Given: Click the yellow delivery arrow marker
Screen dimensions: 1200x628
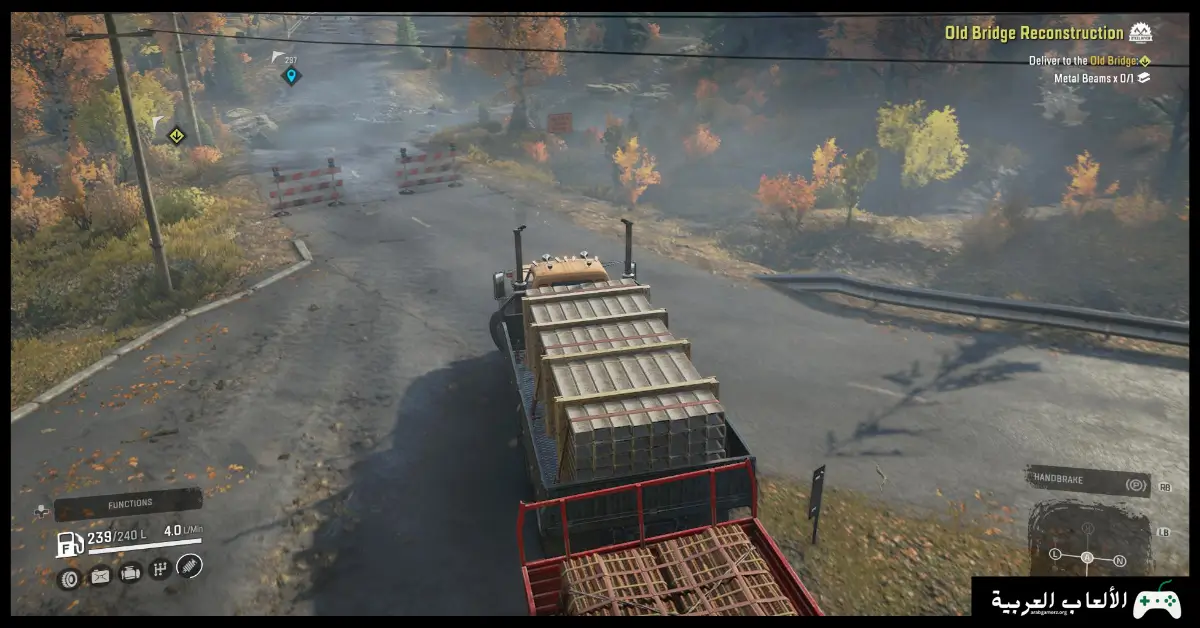Looking at the screenshot, I should pyautogui.click(x=176, y=135).
